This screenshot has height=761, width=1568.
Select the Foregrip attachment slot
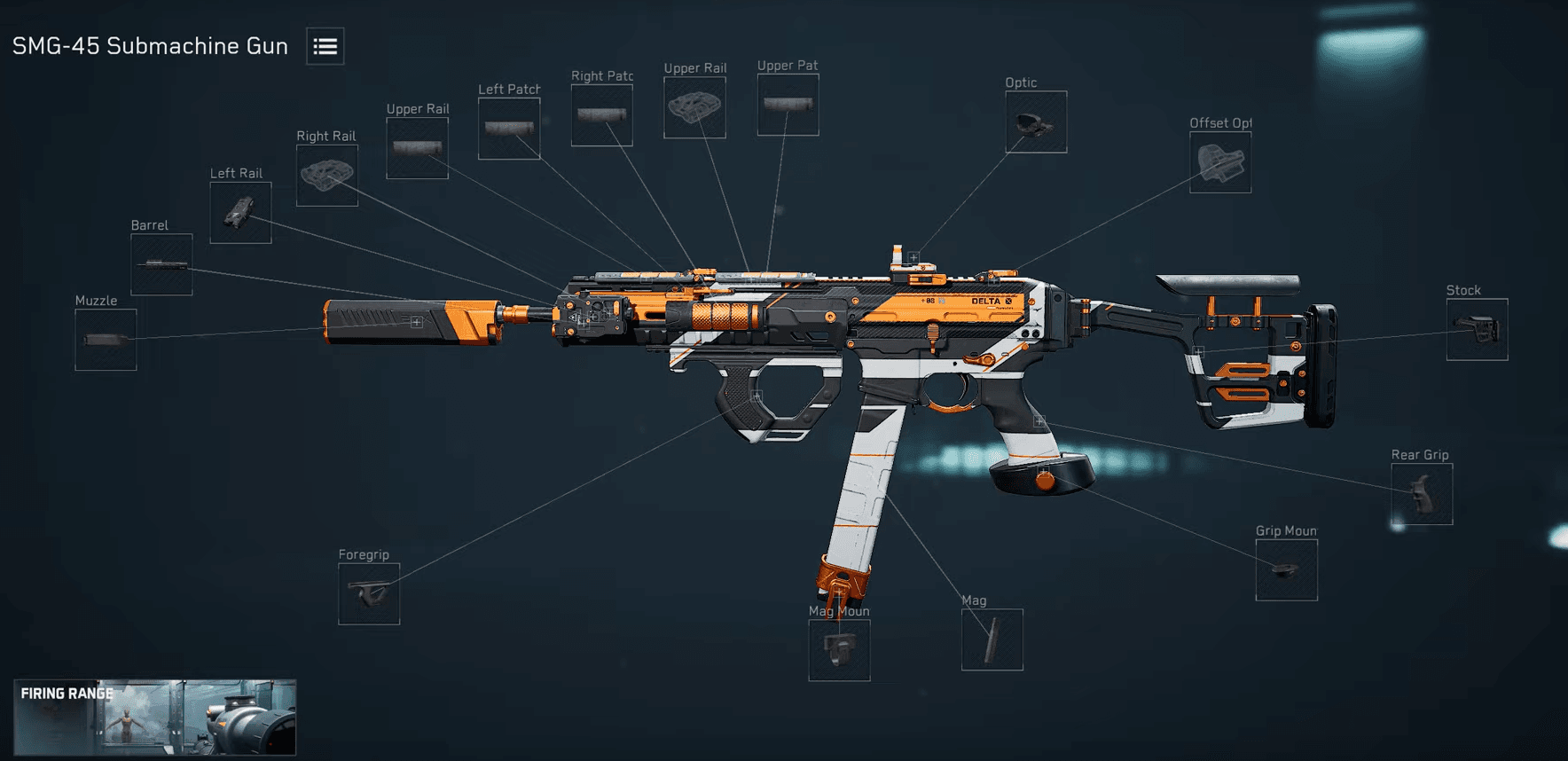pos(369,592)
